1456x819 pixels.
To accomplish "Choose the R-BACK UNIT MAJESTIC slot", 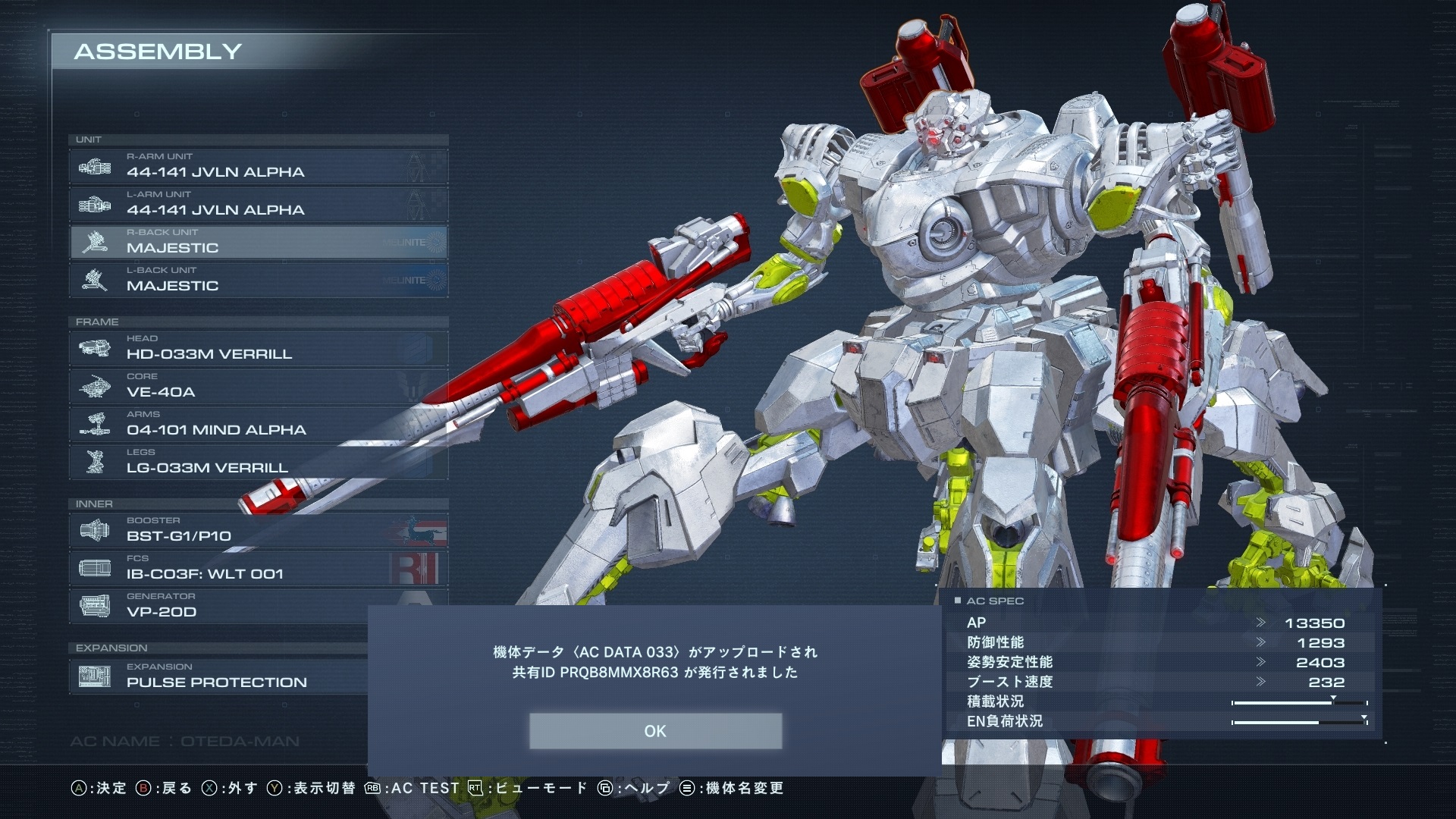I will 258,242.
